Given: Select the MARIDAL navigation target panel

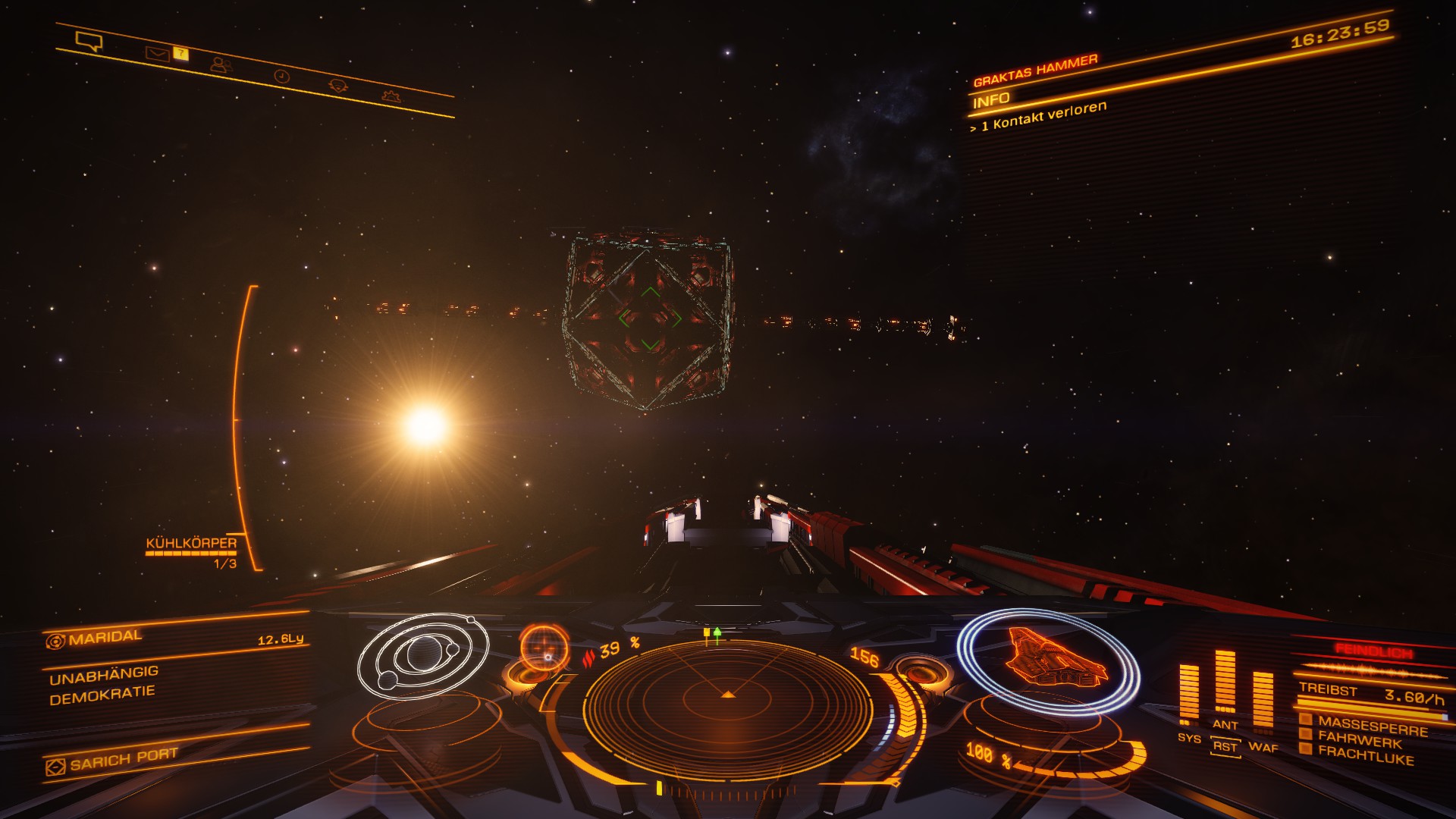Looking at the screenshot, I should [x=105, y=638].
